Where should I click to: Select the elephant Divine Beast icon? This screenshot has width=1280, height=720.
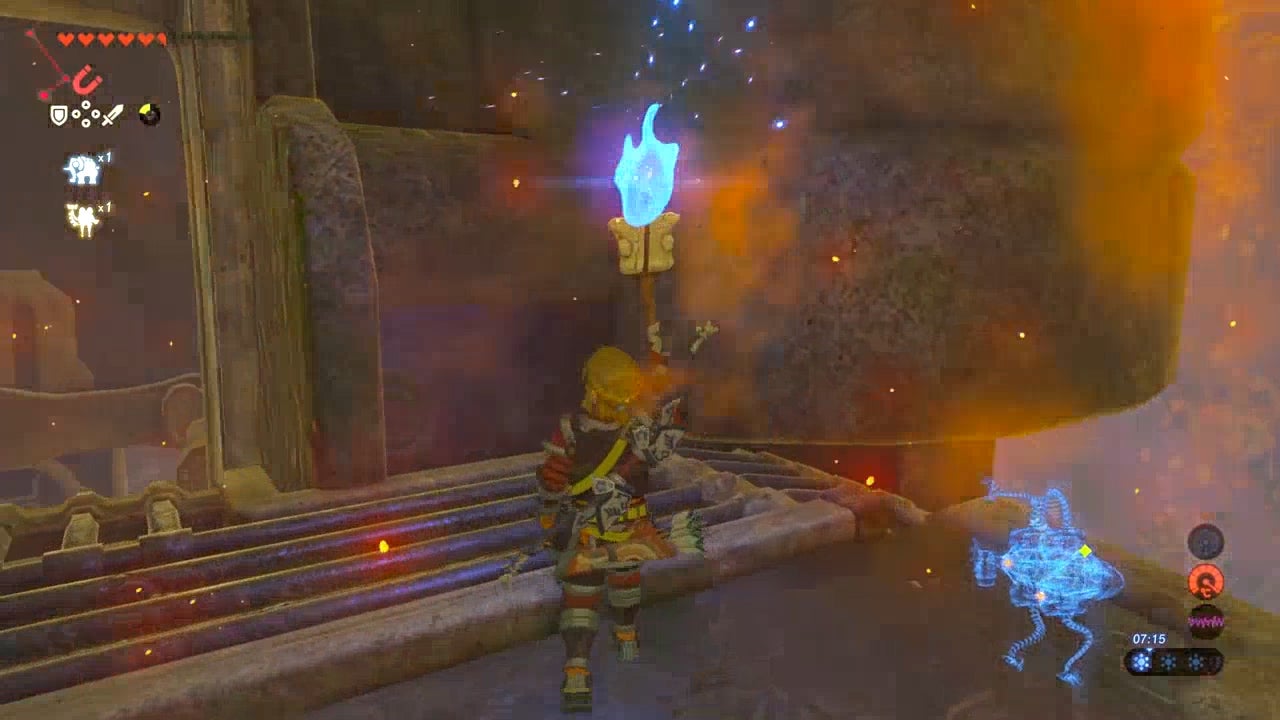[x=81, y=168]
